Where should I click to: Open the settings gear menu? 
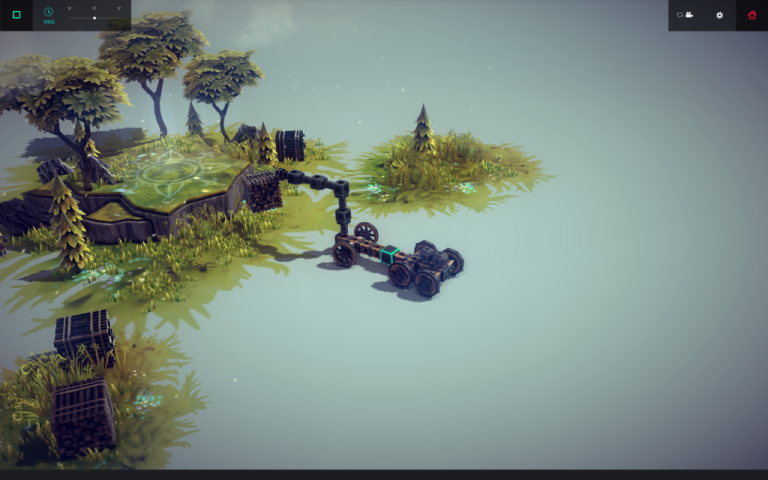[719, 15]
